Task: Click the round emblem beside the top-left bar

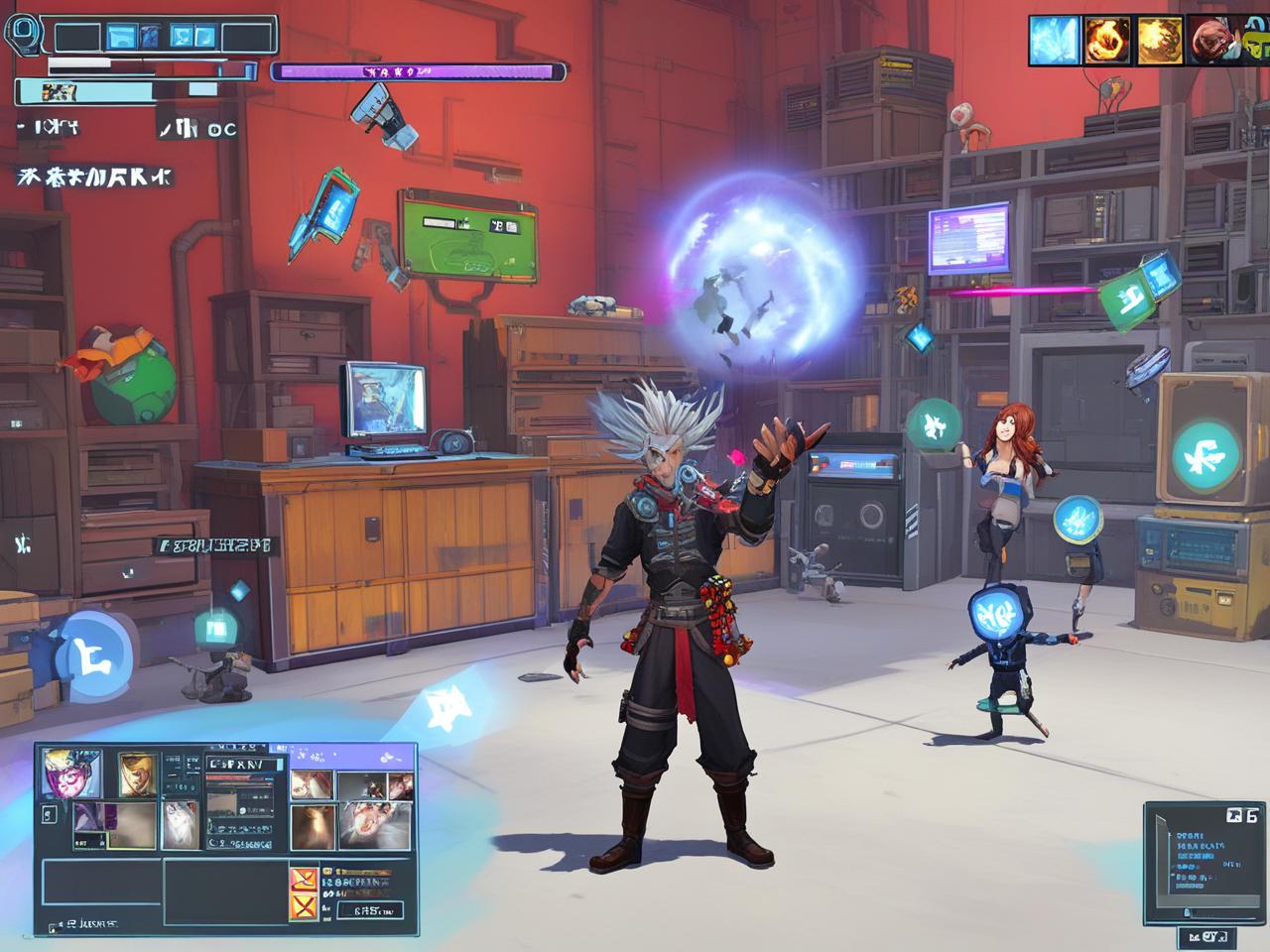Action: point(23,31)
